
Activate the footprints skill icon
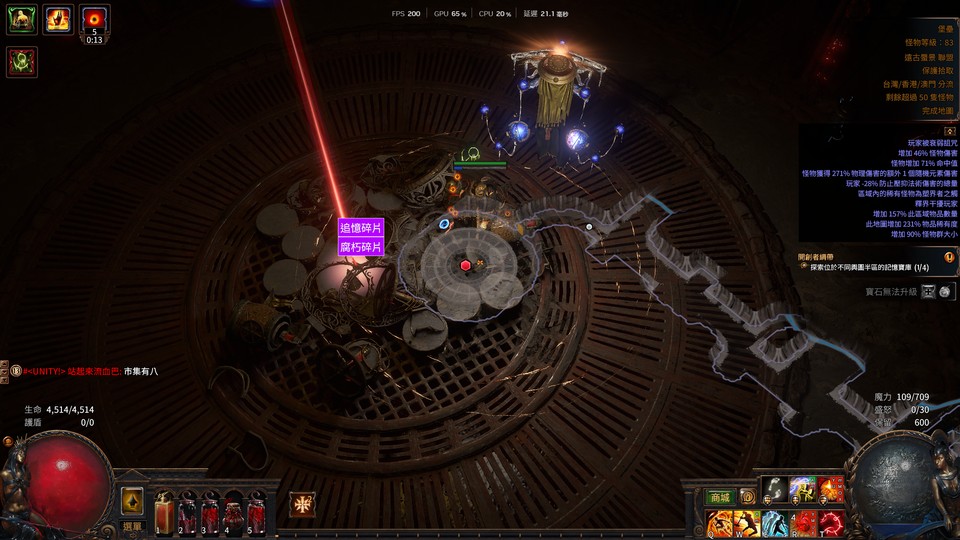pos(774,489)
